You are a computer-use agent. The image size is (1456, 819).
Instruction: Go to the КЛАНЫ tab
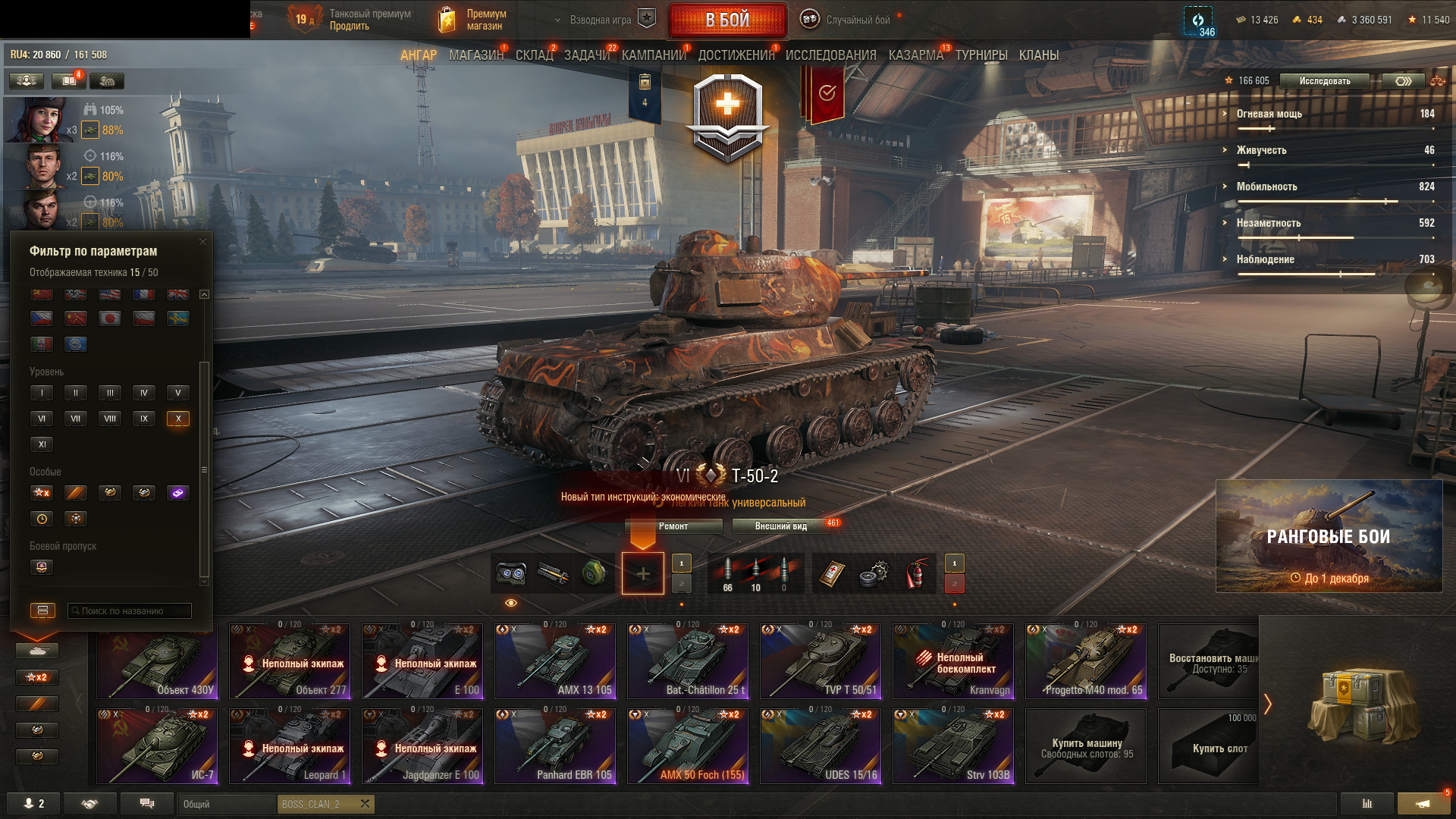(1038, 55)
